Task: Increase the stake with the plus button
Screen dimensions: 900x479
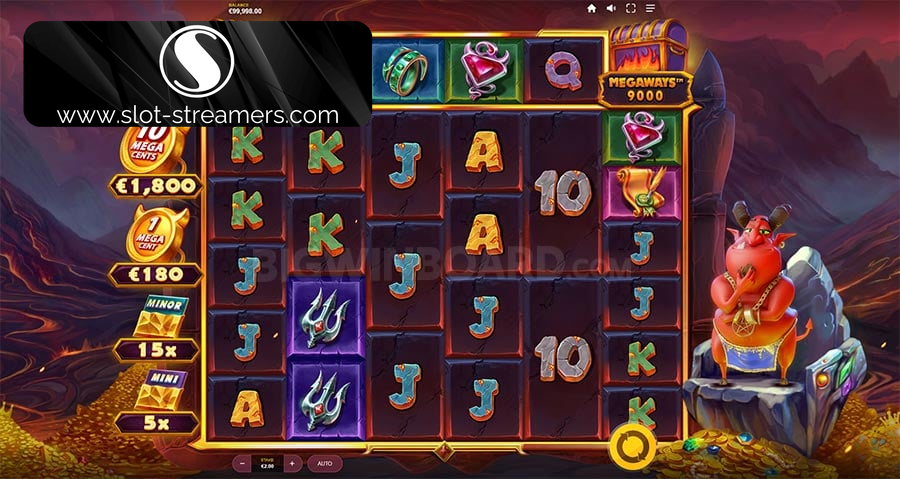Action: pyautogui.click(x=291, y=464)
